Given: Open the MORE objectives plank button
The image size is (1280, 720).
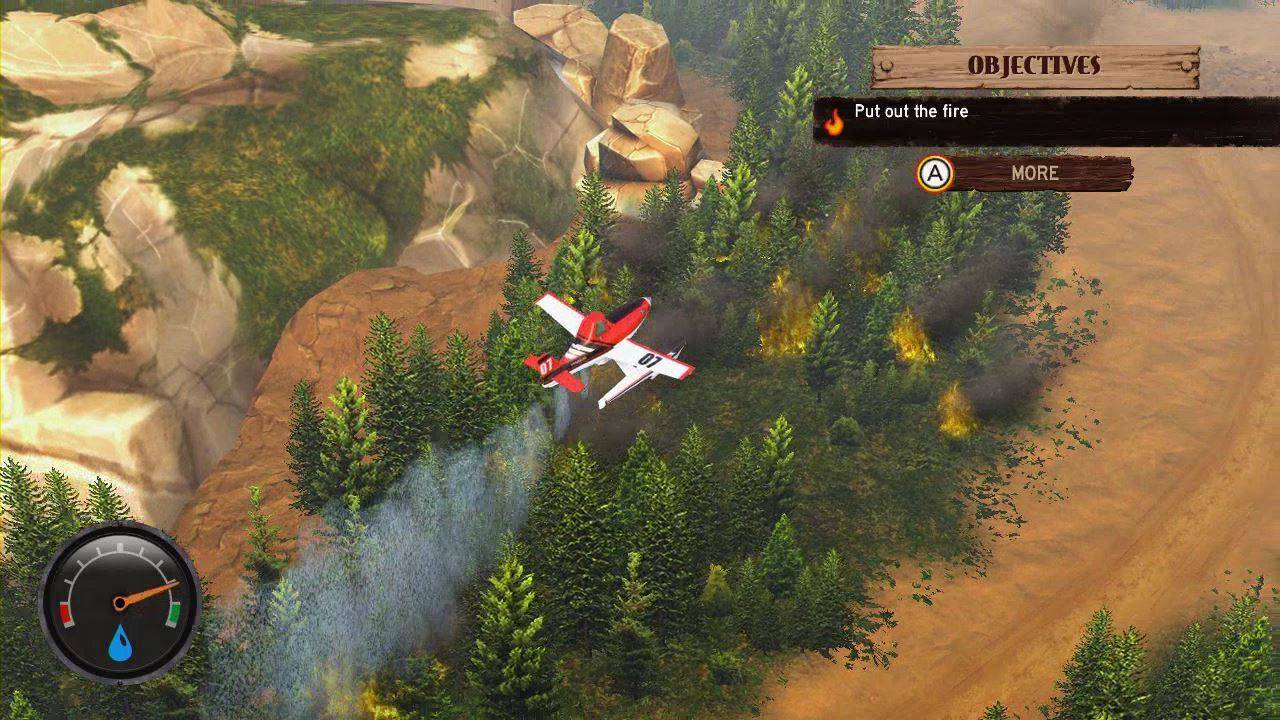Looking at the screenshot, I should click(x=1034, y=173).
